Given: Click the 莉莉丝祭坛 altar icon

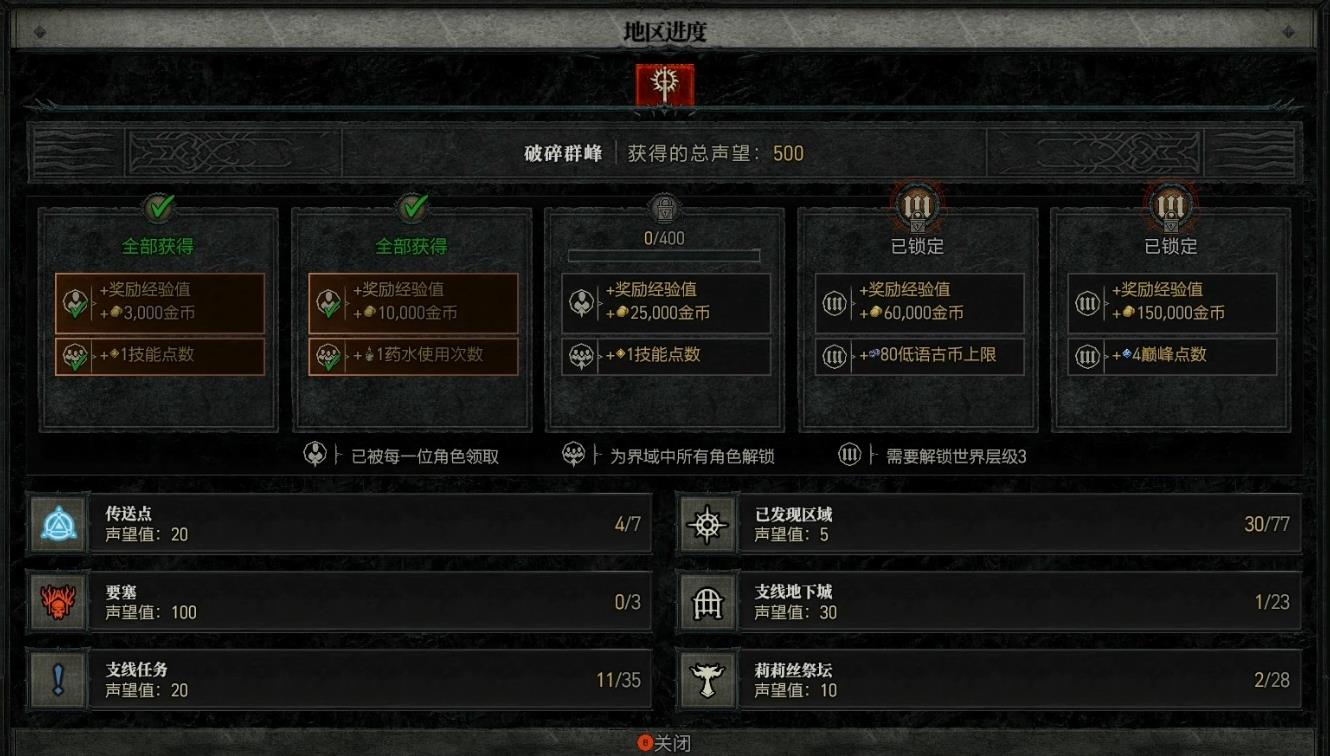Looking at the screenshot, I should [x=708, y=679].
